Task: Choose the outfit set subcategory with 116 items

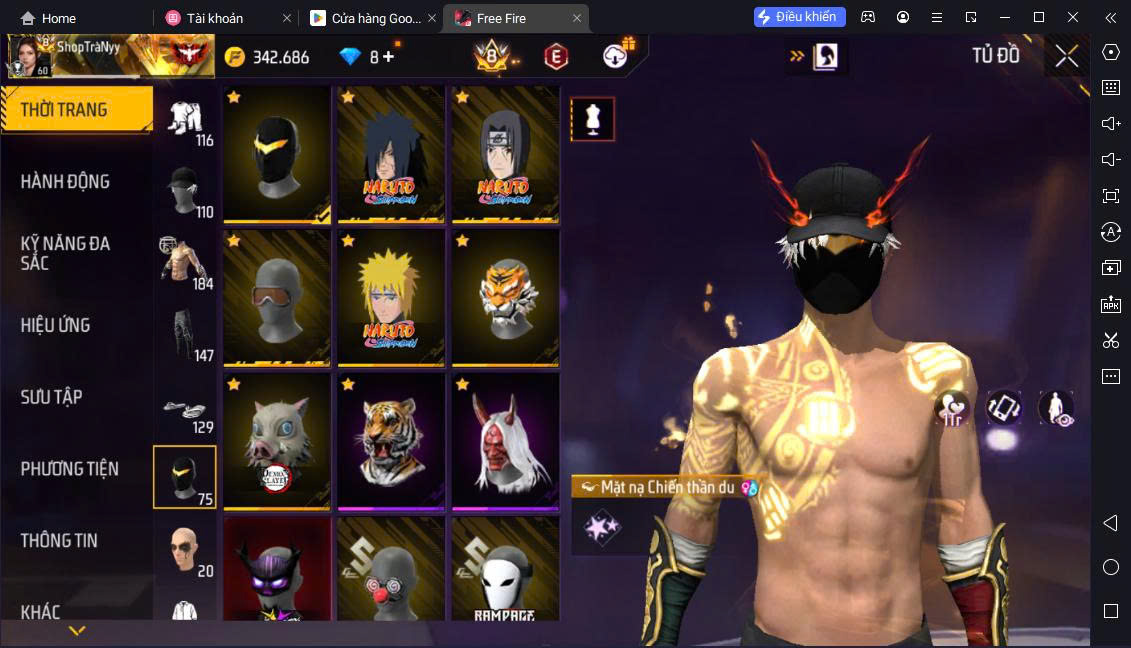Action: click(185, 121)
